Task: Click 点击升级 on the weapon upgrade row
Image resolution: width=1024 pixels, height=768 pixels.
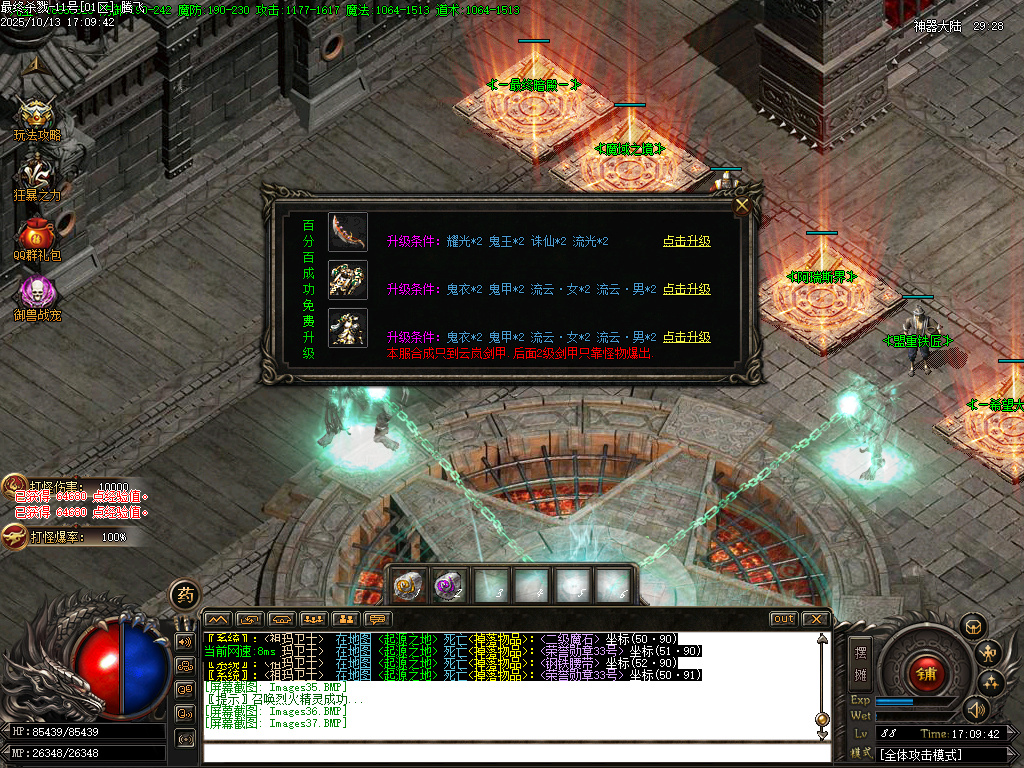Action: pyautogui.click(x=686, y=241)
